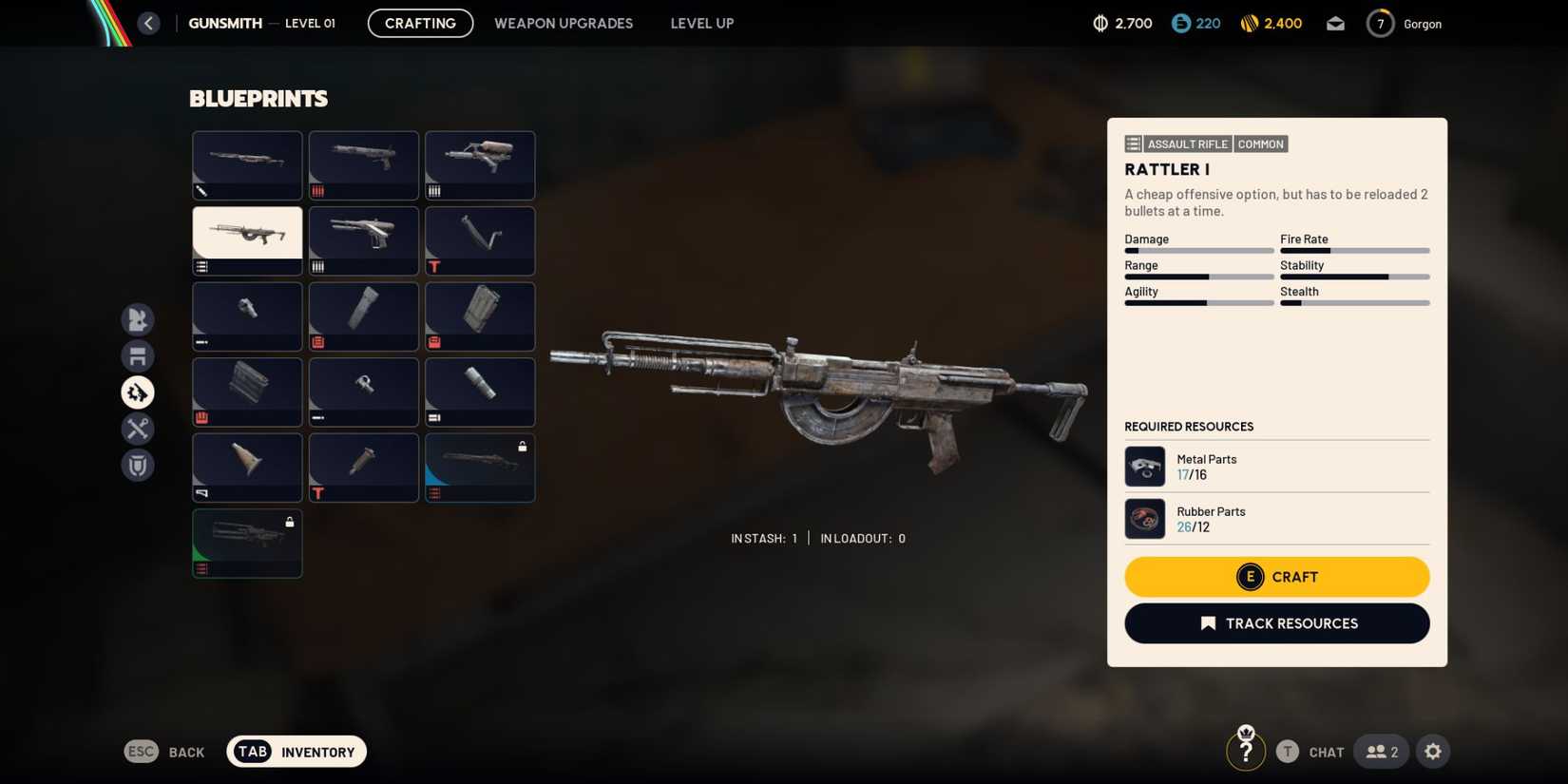Image resolution: width=1568 pixels, height=784 pixels.
Task: Open the magazines category in the sidebar
Action: tap(138, 355)
